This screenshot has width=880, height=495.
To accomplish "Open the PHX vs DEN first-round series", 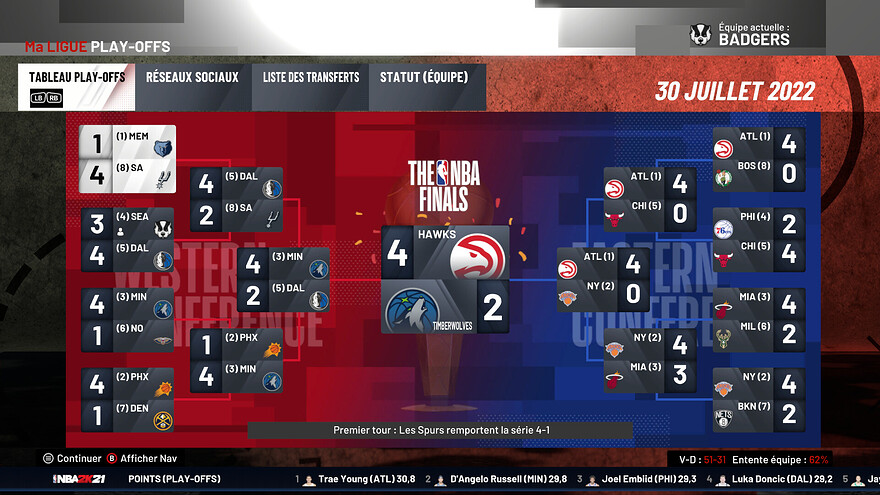I will (128, 399).
